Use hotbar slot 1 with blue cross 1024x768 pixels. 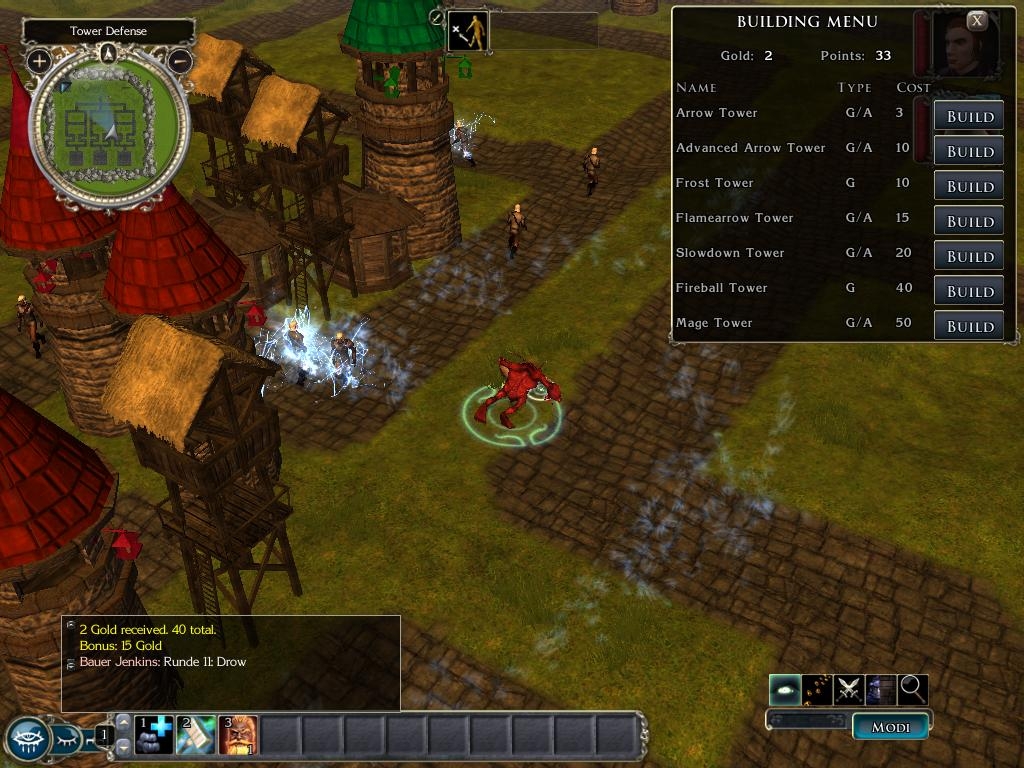pos(154,735)
